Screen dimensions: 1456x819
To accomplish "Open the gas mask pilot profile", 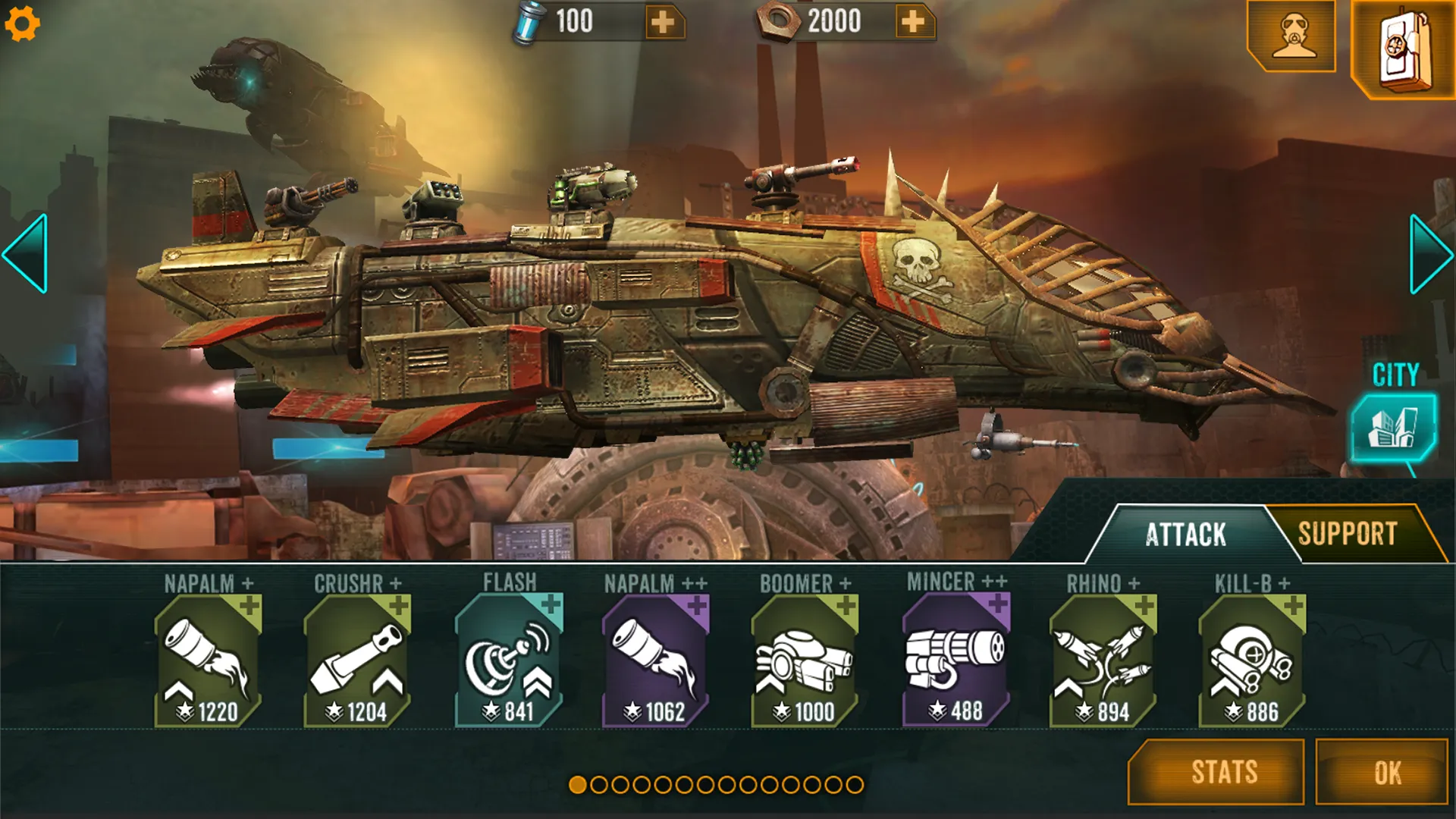I will (x=1292, y=36).
